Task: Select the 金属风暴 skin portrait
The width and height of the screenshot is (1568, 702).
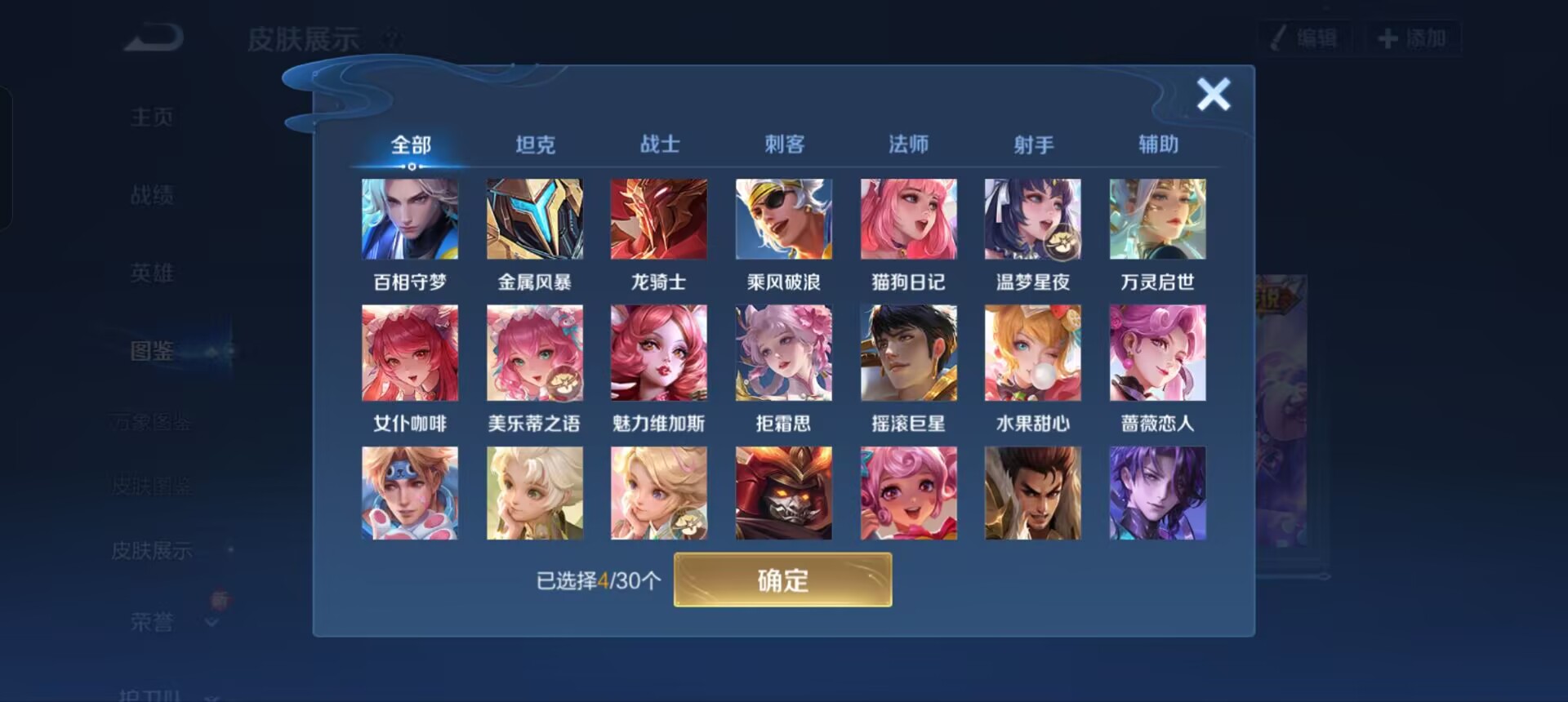Action: coord(535,218)
